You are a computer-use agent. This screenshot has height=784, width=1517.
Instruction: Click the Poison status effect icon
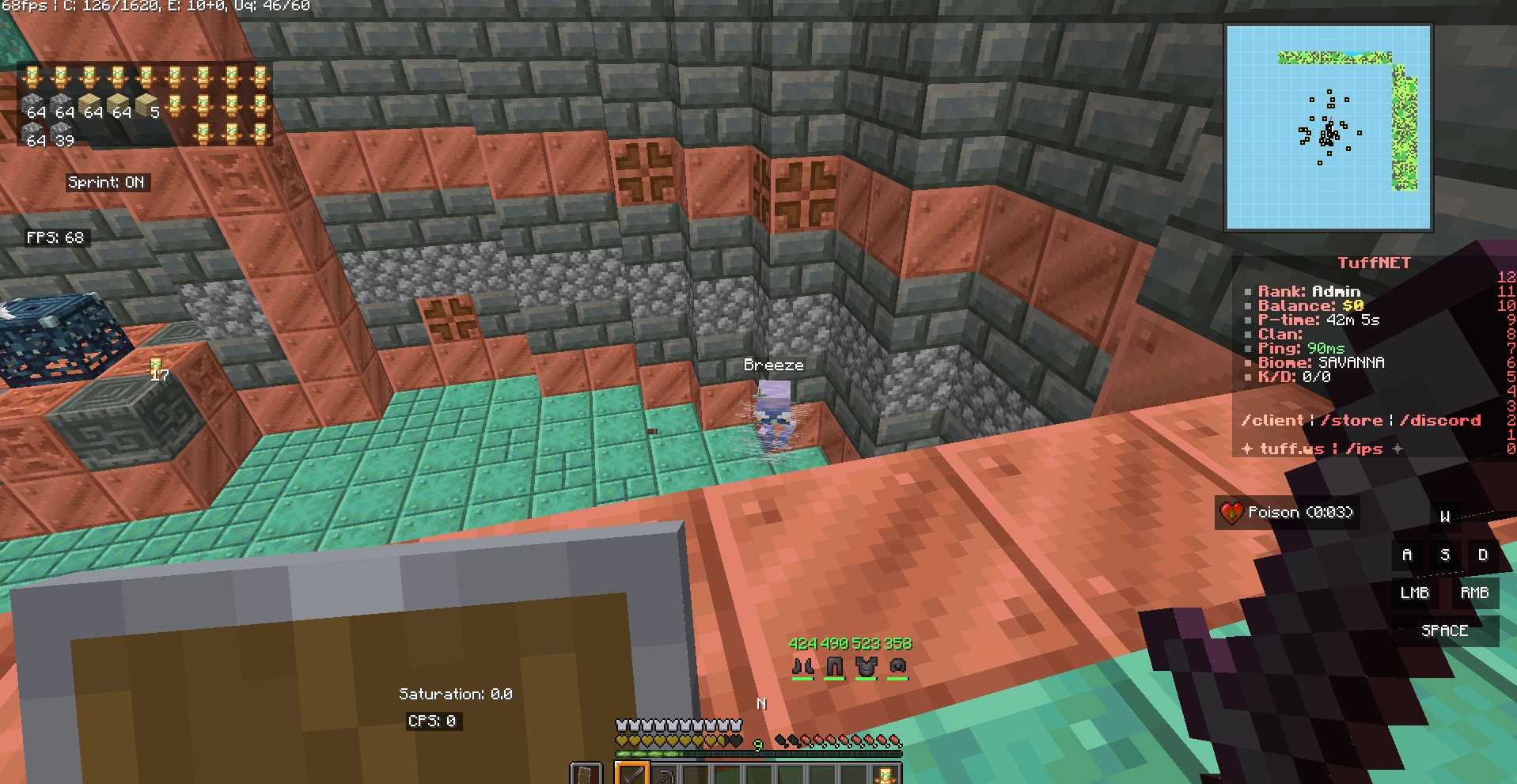click(1231, 513)
